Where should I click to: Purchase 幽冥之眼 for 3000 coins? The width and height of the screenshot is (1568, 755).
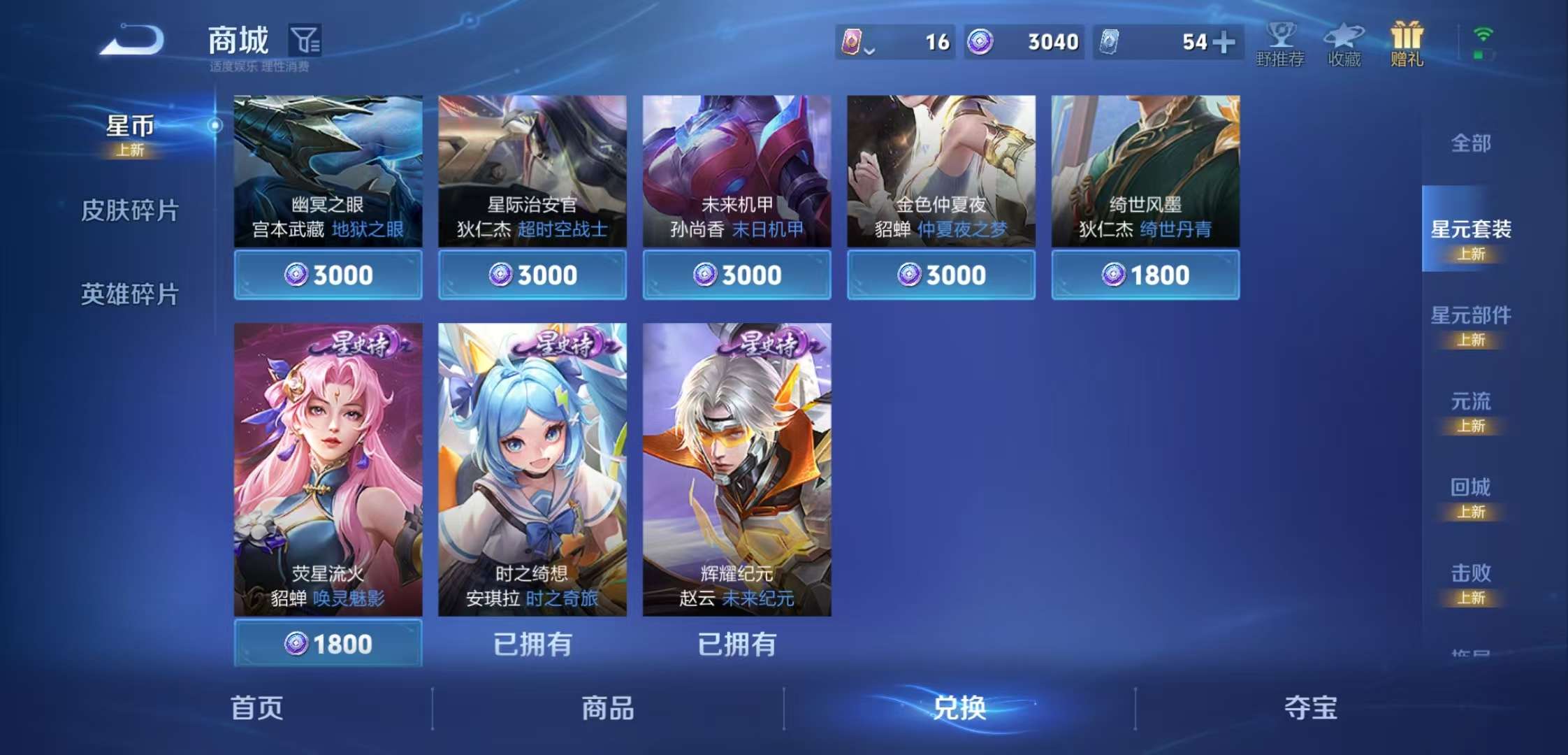tap(326, 275)
